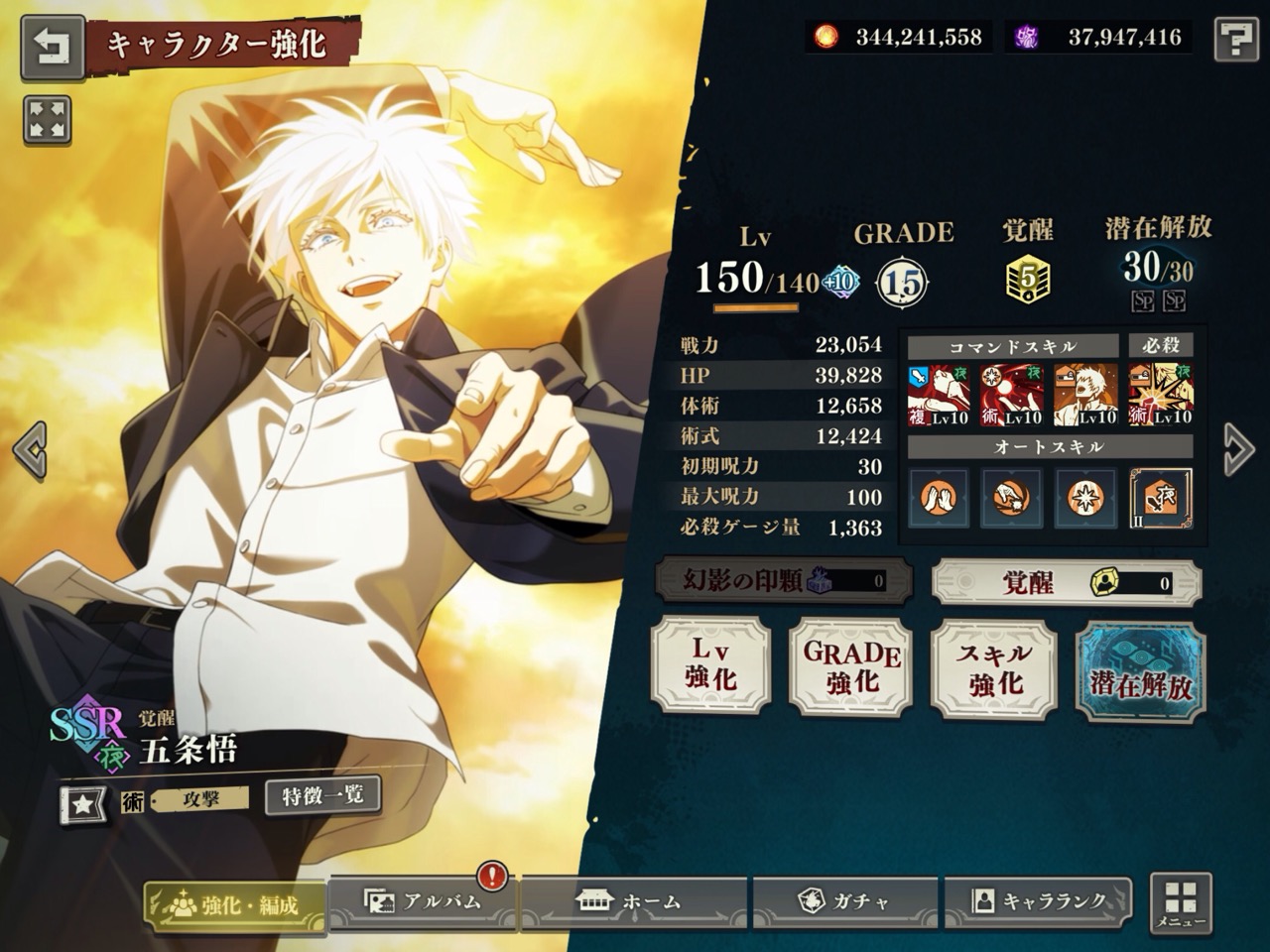Open スキル強化 skill enhancement

[995, 666]
